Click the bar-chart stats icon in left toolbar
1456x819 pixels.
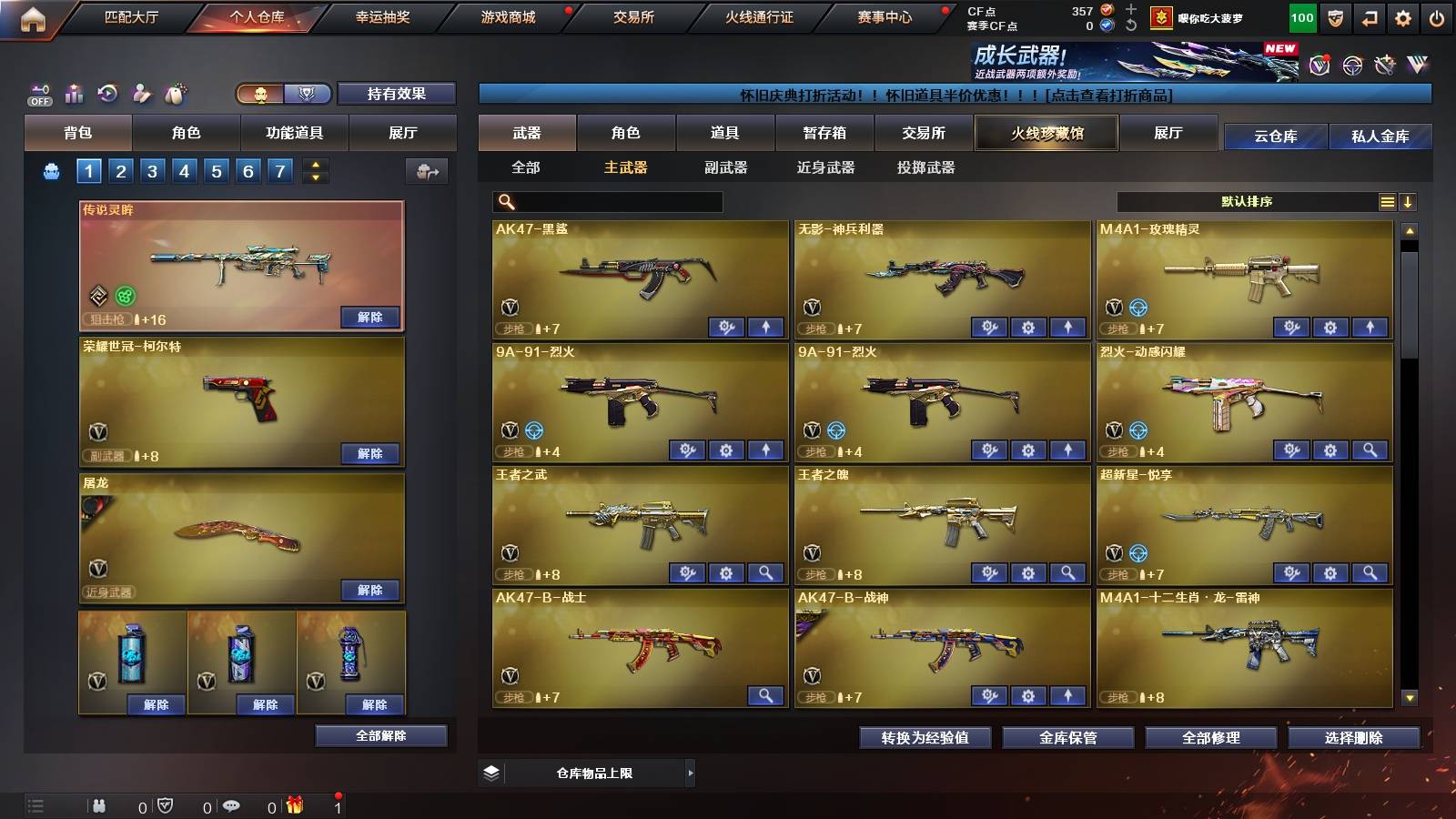point(72,92)
